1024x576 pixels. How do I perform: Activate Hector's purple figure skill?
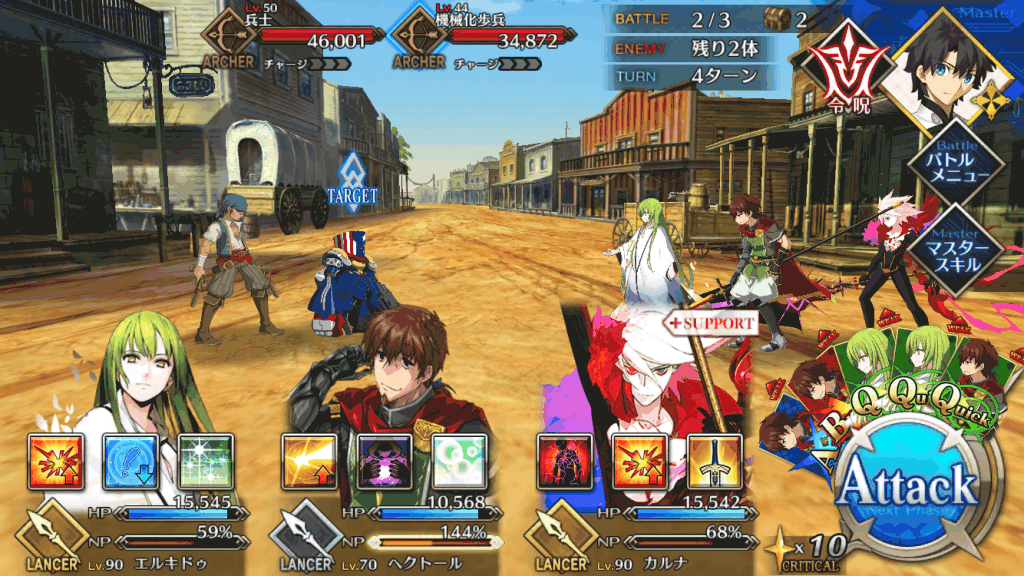[384, 462]
